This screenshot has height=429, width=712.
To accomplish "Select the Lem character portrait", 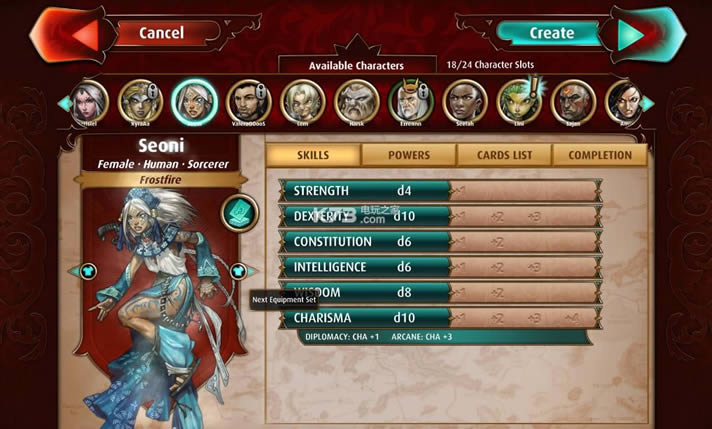I will (x=302, y=101).
